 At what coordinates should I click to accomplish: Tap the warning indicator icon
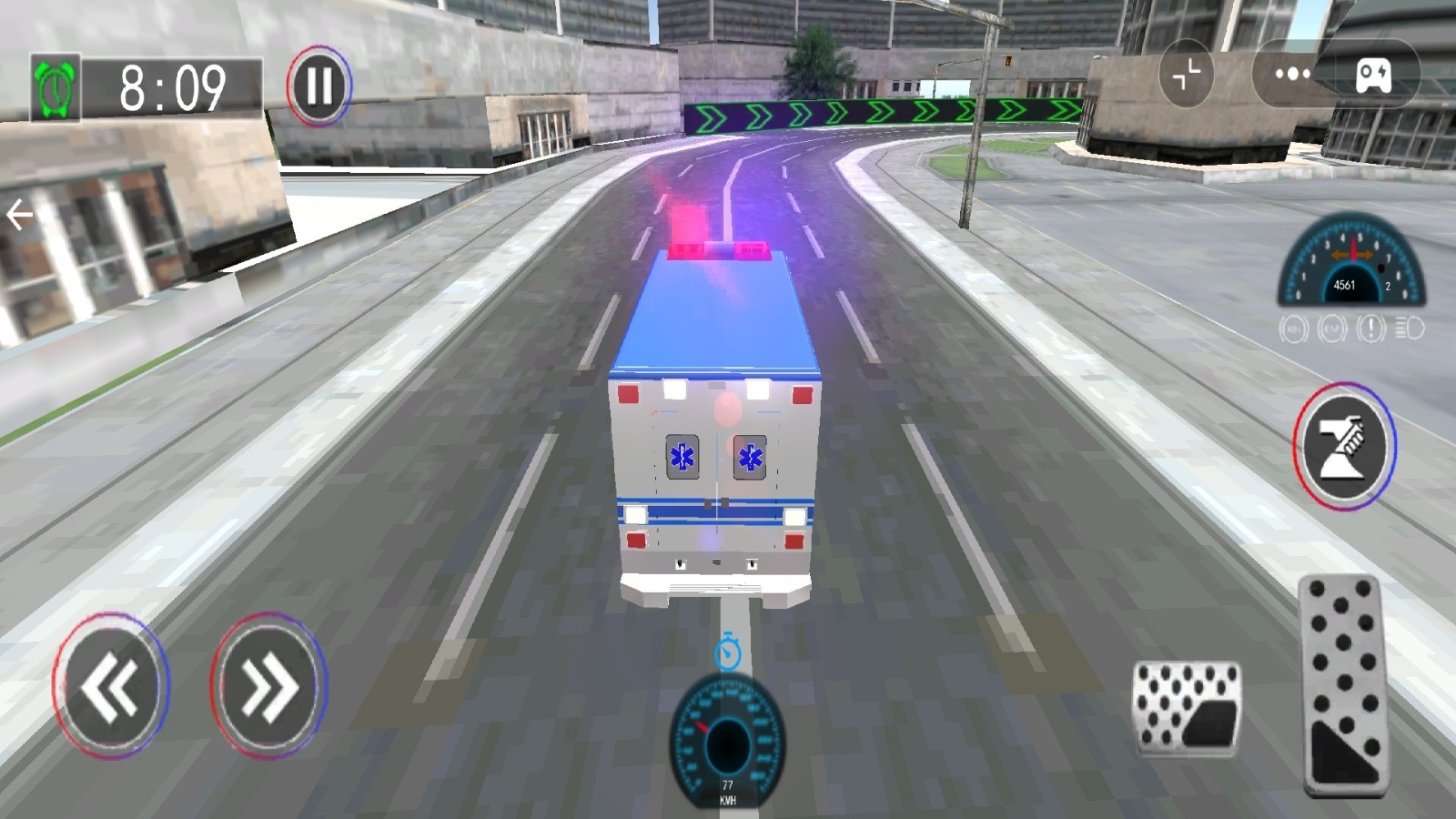(x=1369, y=328)
